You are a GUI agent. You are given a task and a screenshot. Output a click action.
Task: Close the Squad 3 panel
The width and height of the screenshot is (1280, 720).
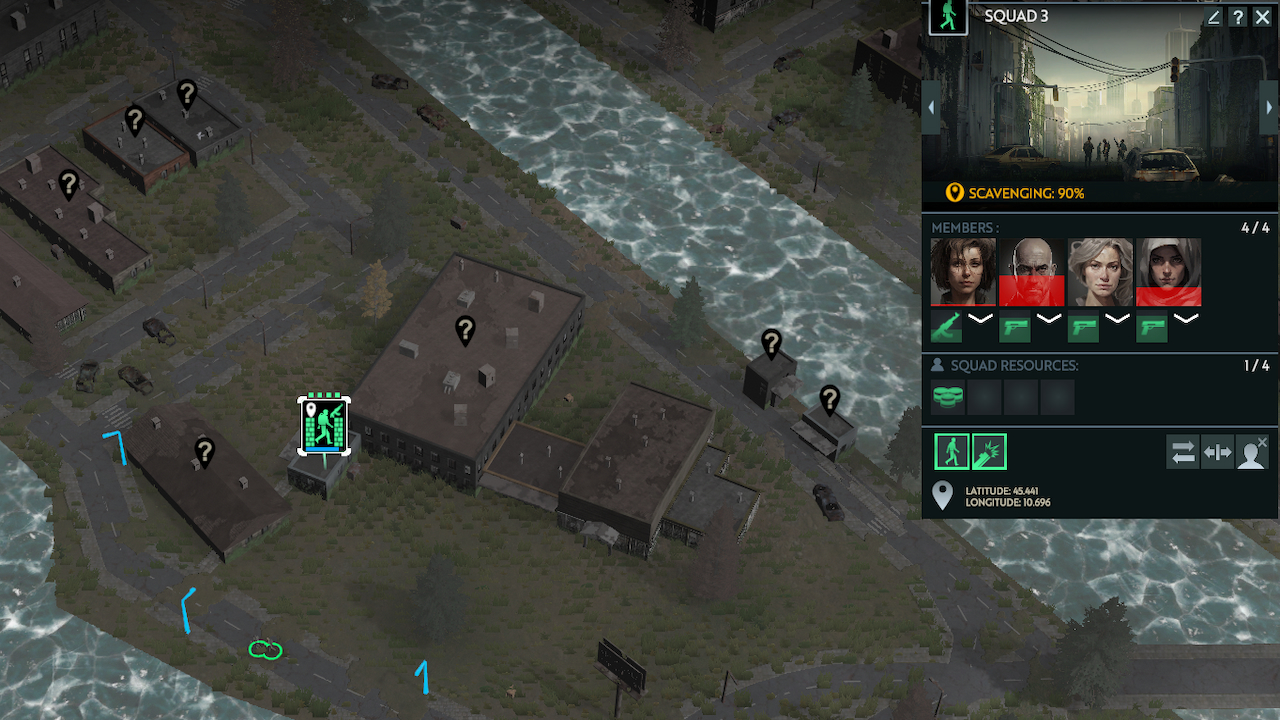point(1262,17)
